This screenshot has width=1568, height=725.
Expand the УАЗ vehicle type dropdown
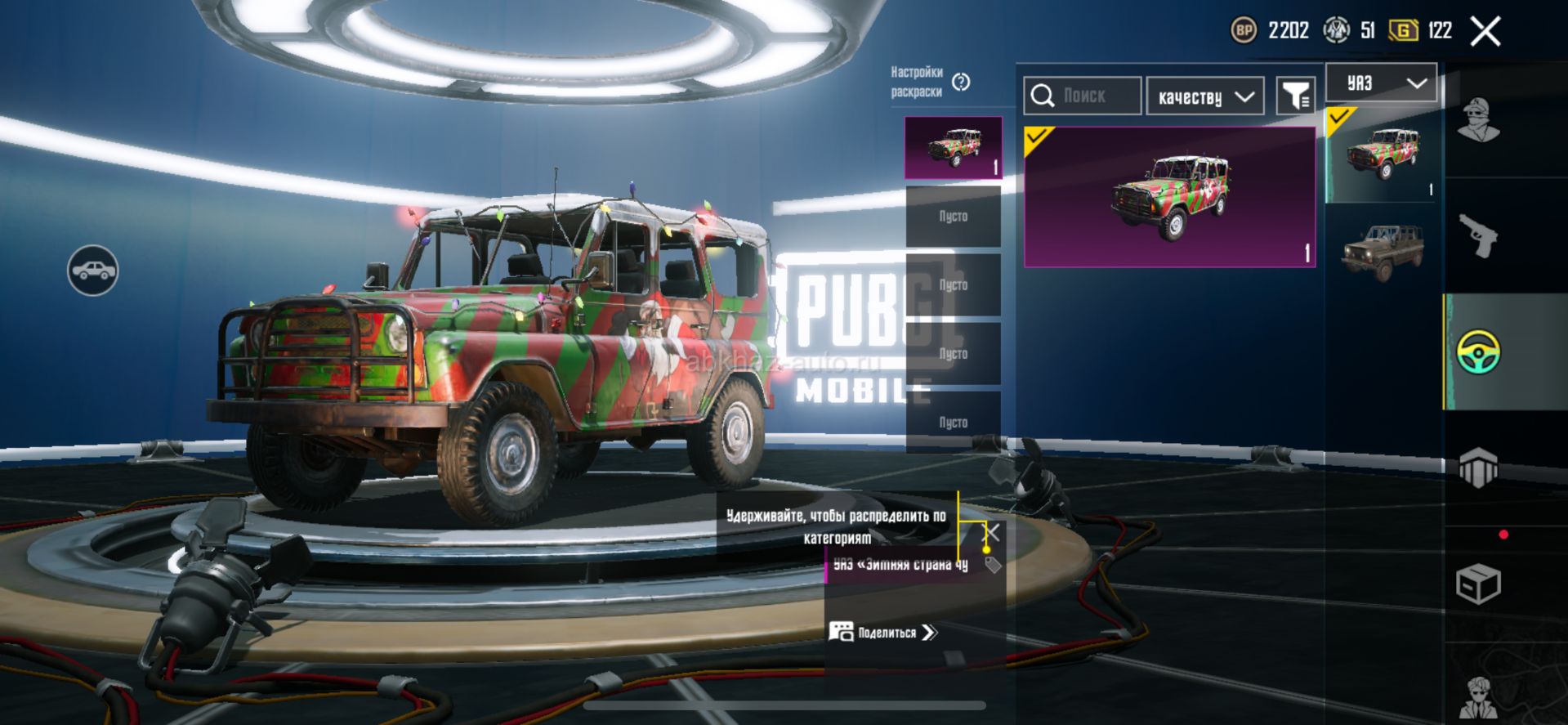tap(1381, 83)
